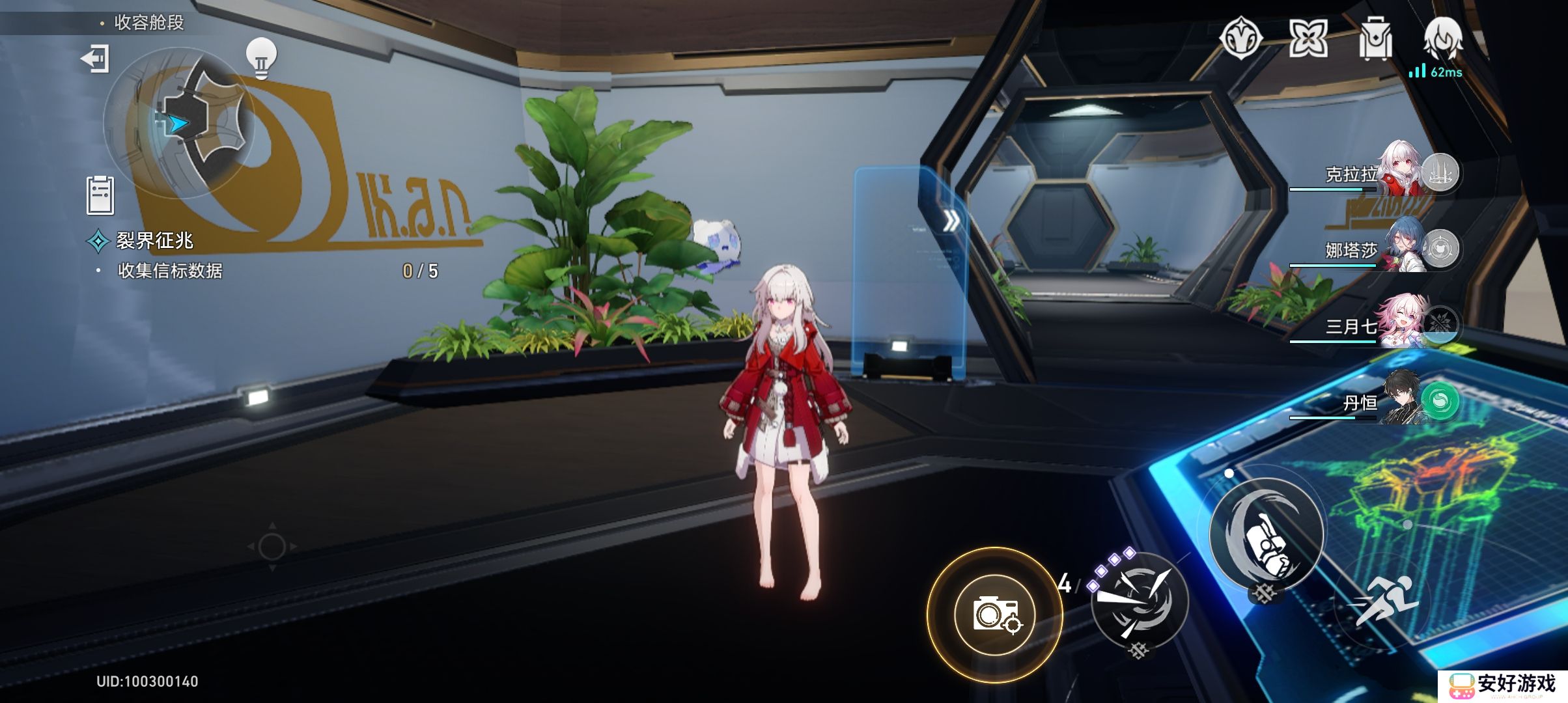1568x703 pixels.
Task: Activate the gold-ringed camera button
Action: (x=994, y=614)
